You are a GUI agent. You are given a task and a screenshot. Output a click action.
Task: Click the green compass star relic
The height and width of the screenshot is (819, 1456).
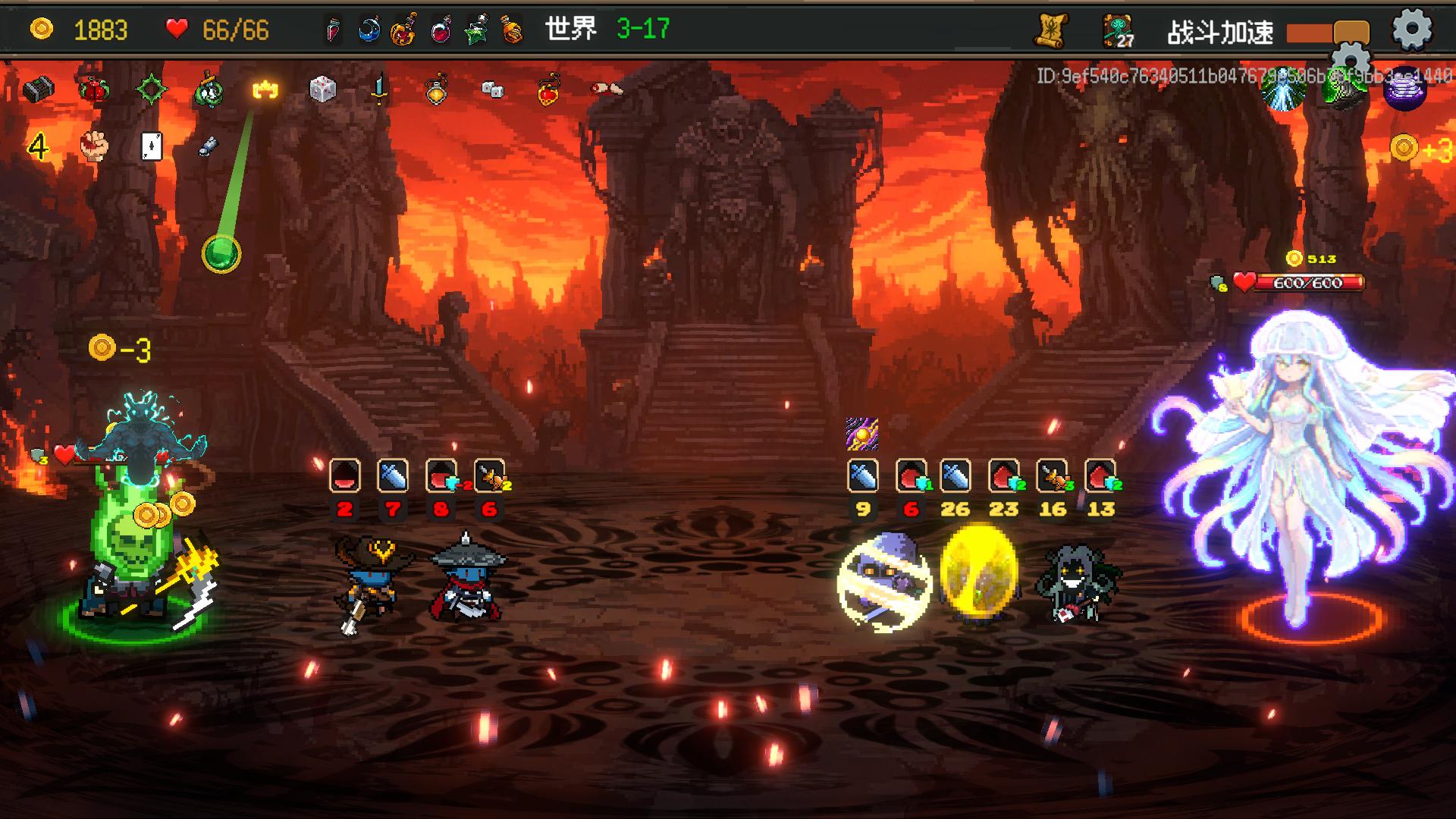pyautogui.click(x=151, y=90)
